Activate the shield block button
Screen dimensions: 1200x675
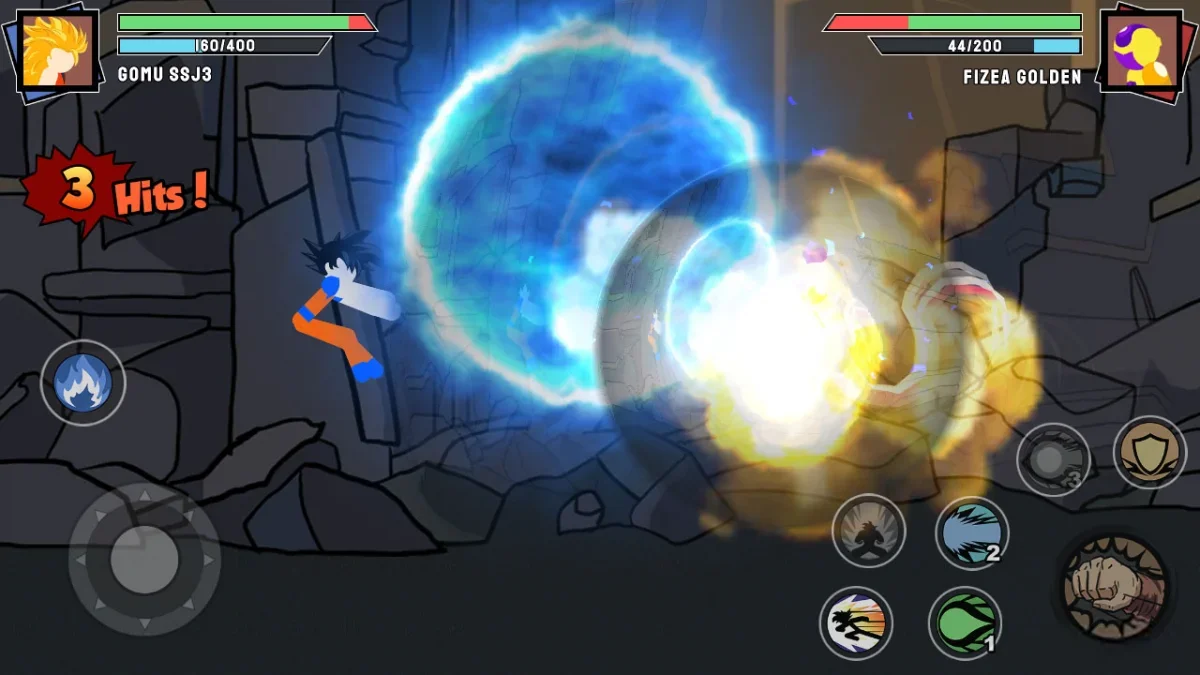tap(1149, 452)
